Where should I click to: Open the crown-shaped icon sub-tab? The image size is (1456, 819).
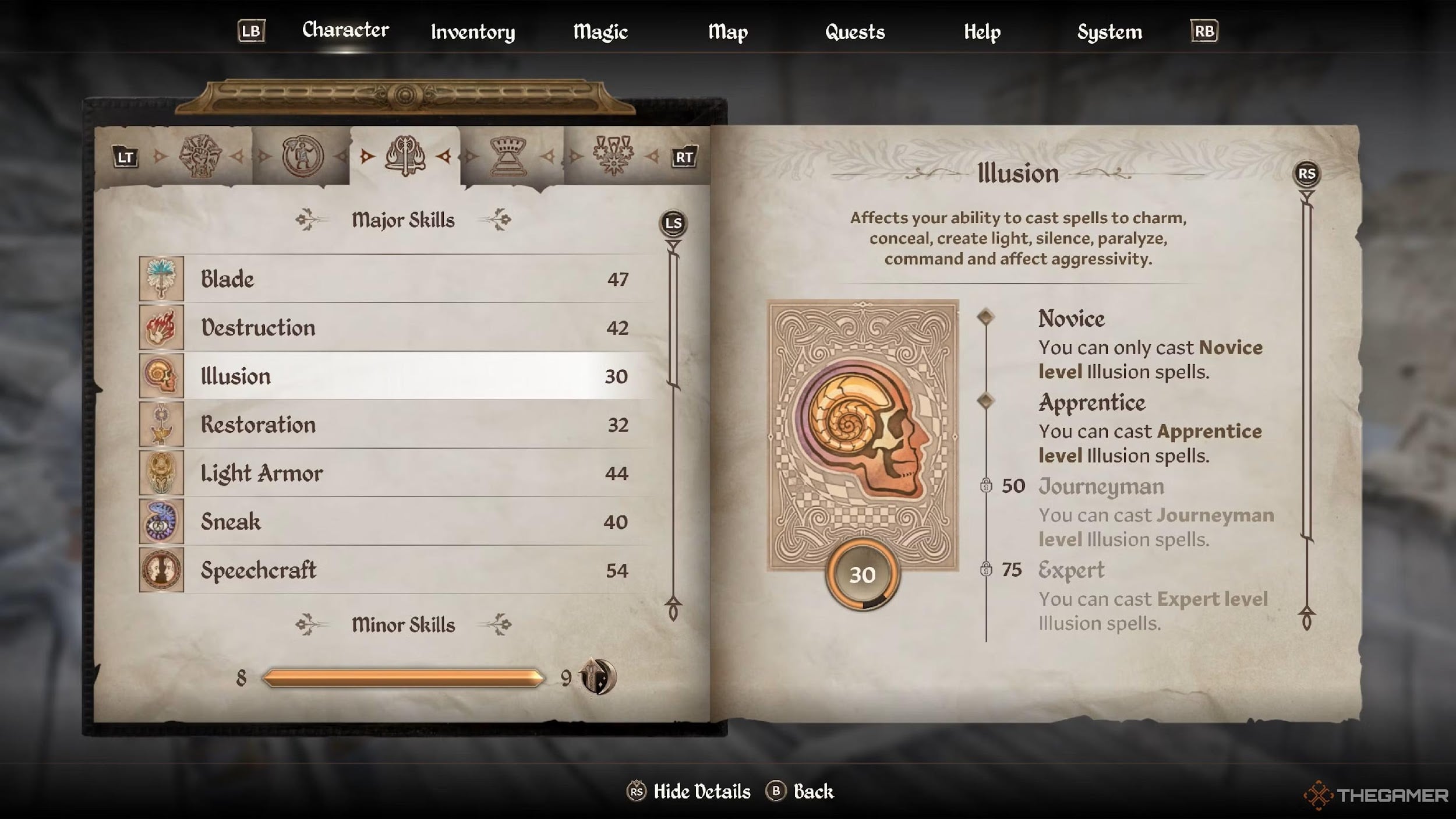508,156
